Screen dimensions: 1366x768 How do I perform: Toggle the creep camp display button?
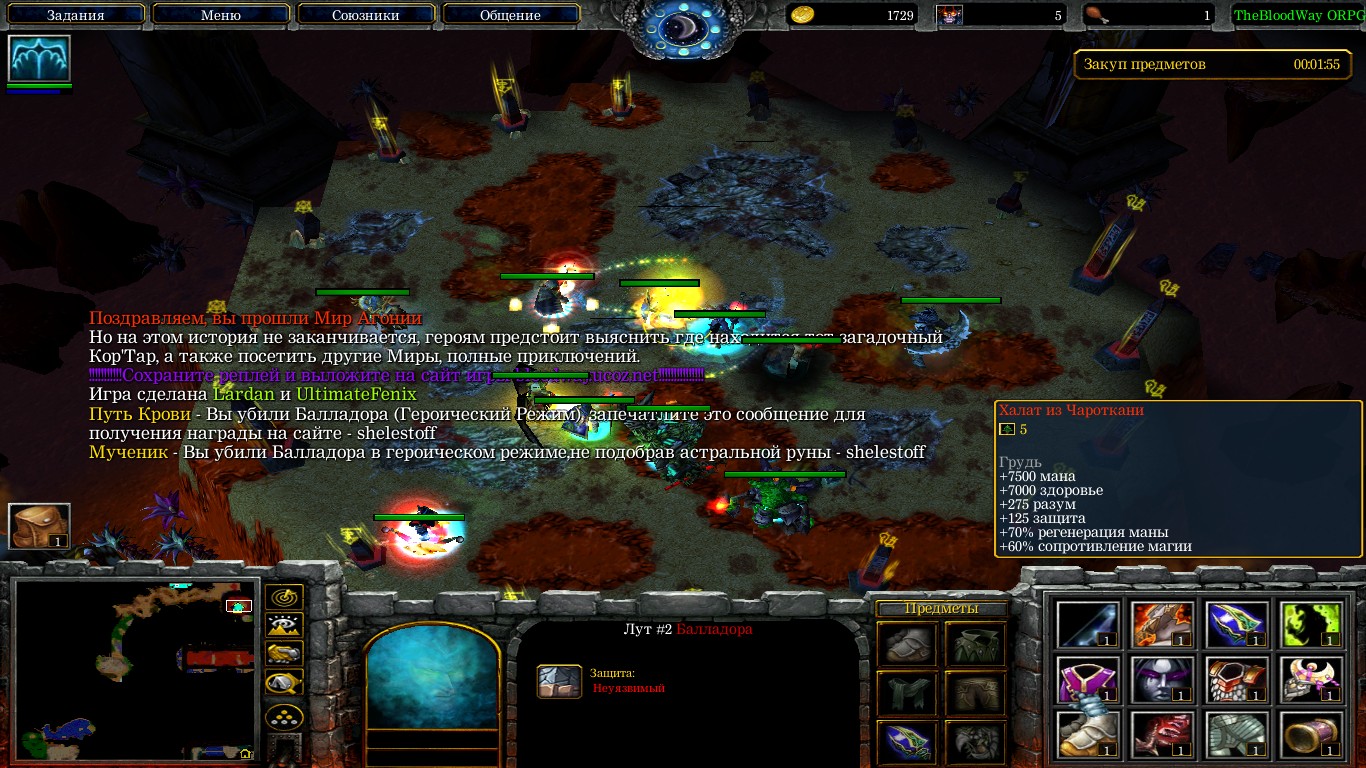[284, 683]
